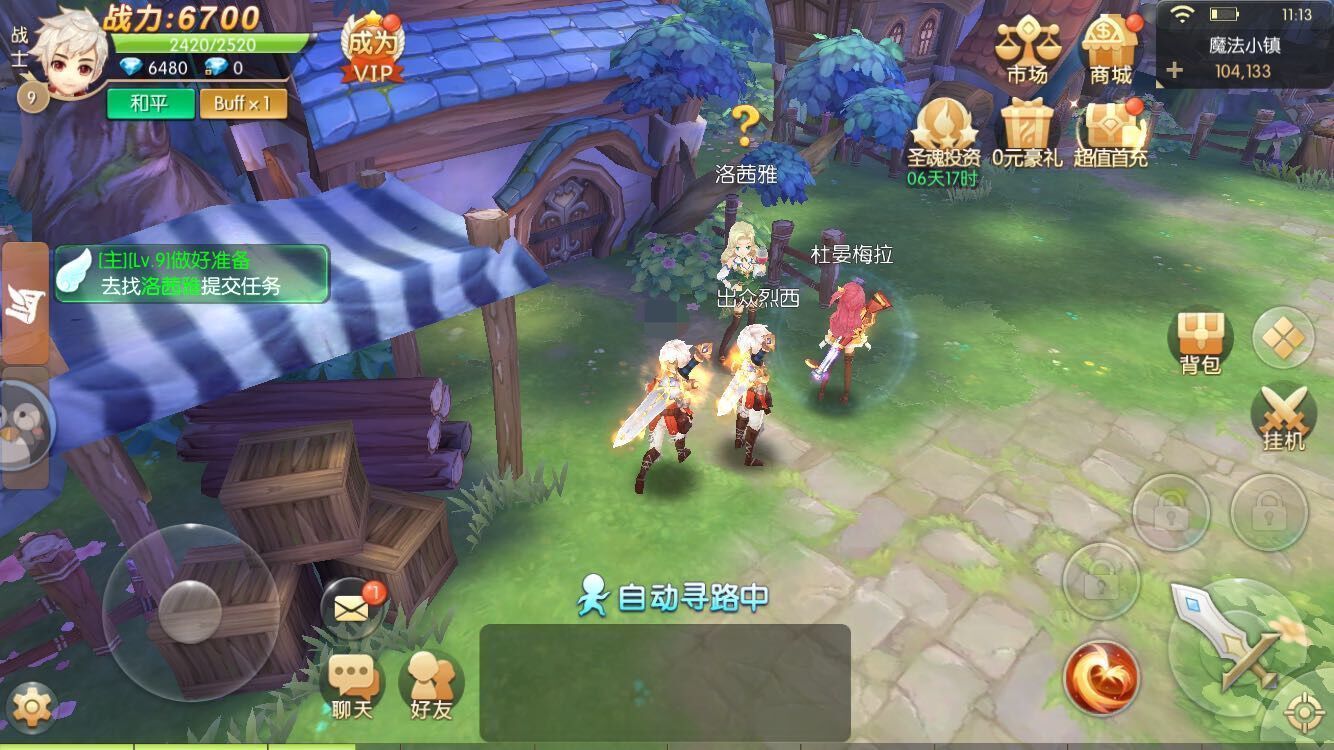This screenshot has height=750, width=1334.
Task: Open the 好友 friends list
Action: (x=431, y=686)
